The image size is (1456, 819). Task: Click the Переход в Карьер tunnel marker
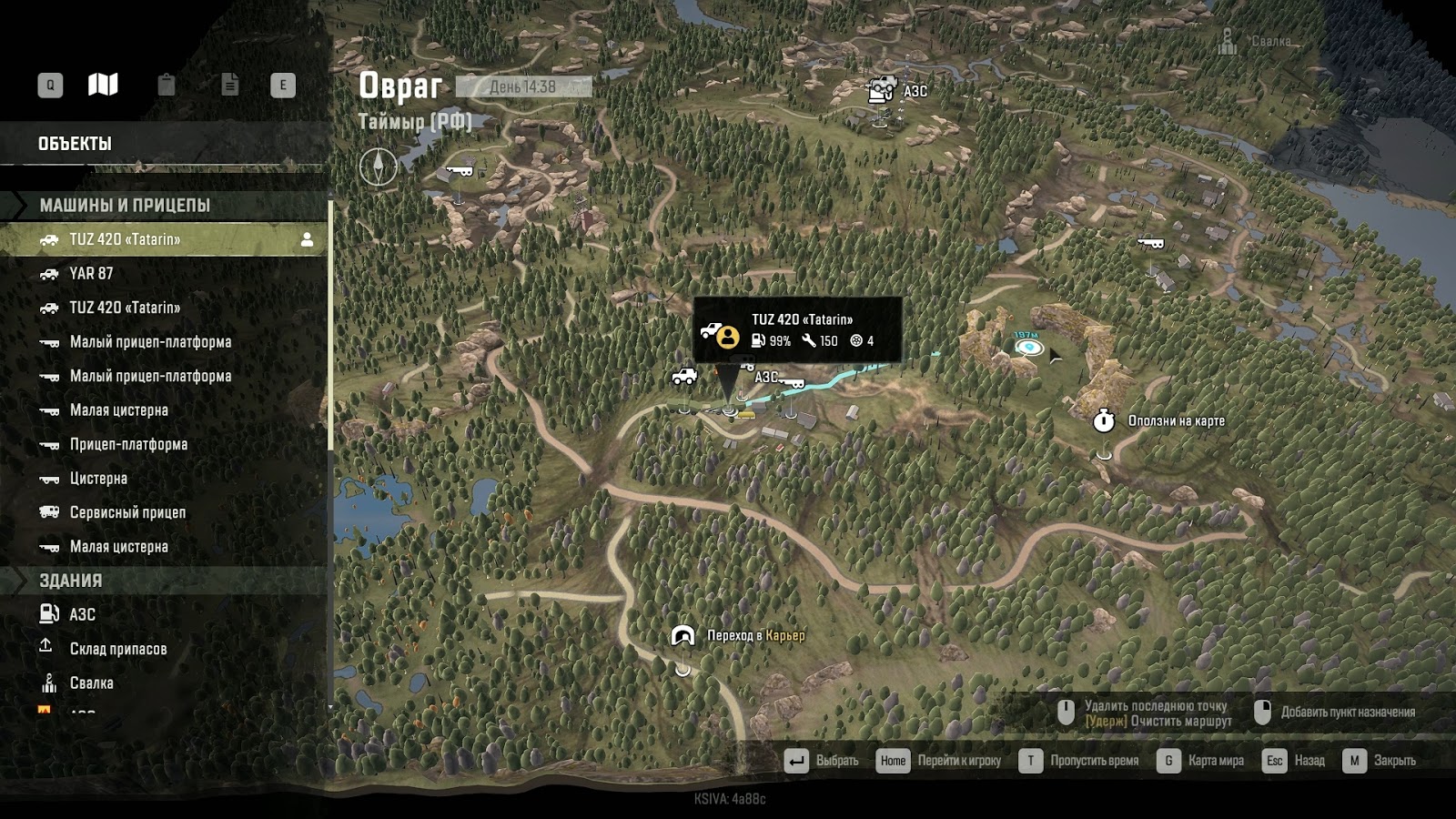coord(682,636)
